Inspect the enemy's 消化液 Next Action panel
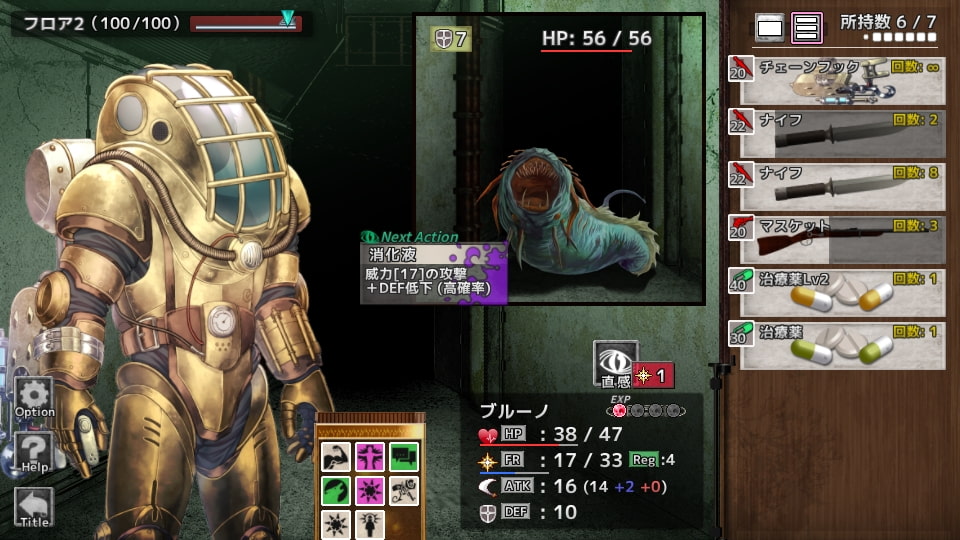This screenshot has width=960, height=540. 434,271
